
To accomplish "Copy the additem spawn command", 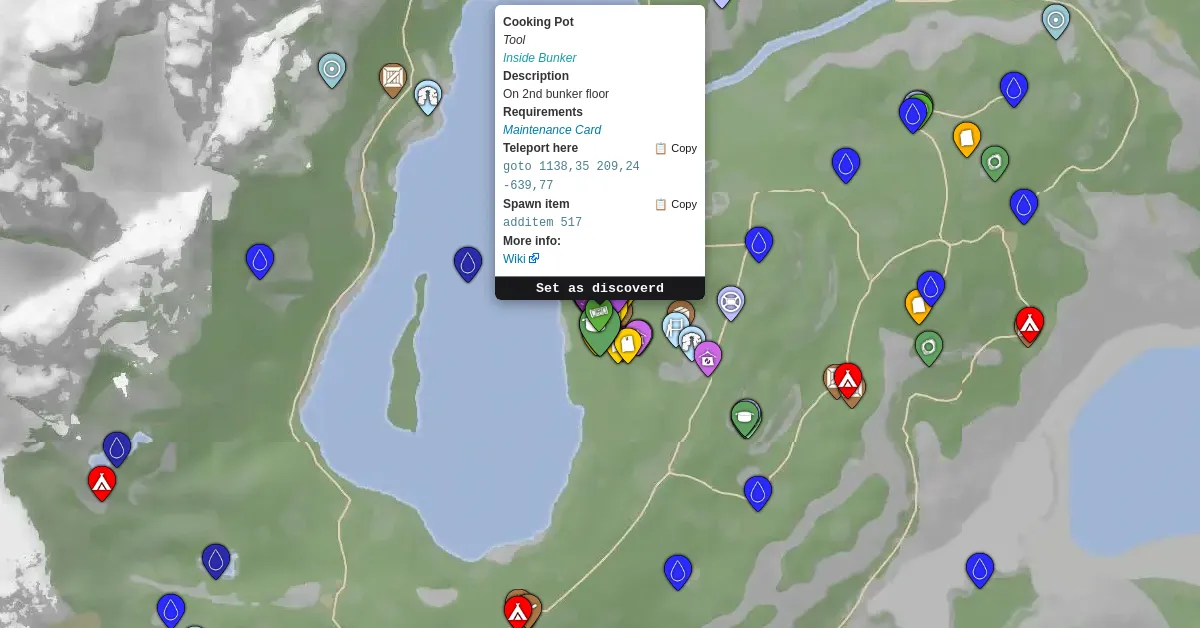I will [676, 204].
